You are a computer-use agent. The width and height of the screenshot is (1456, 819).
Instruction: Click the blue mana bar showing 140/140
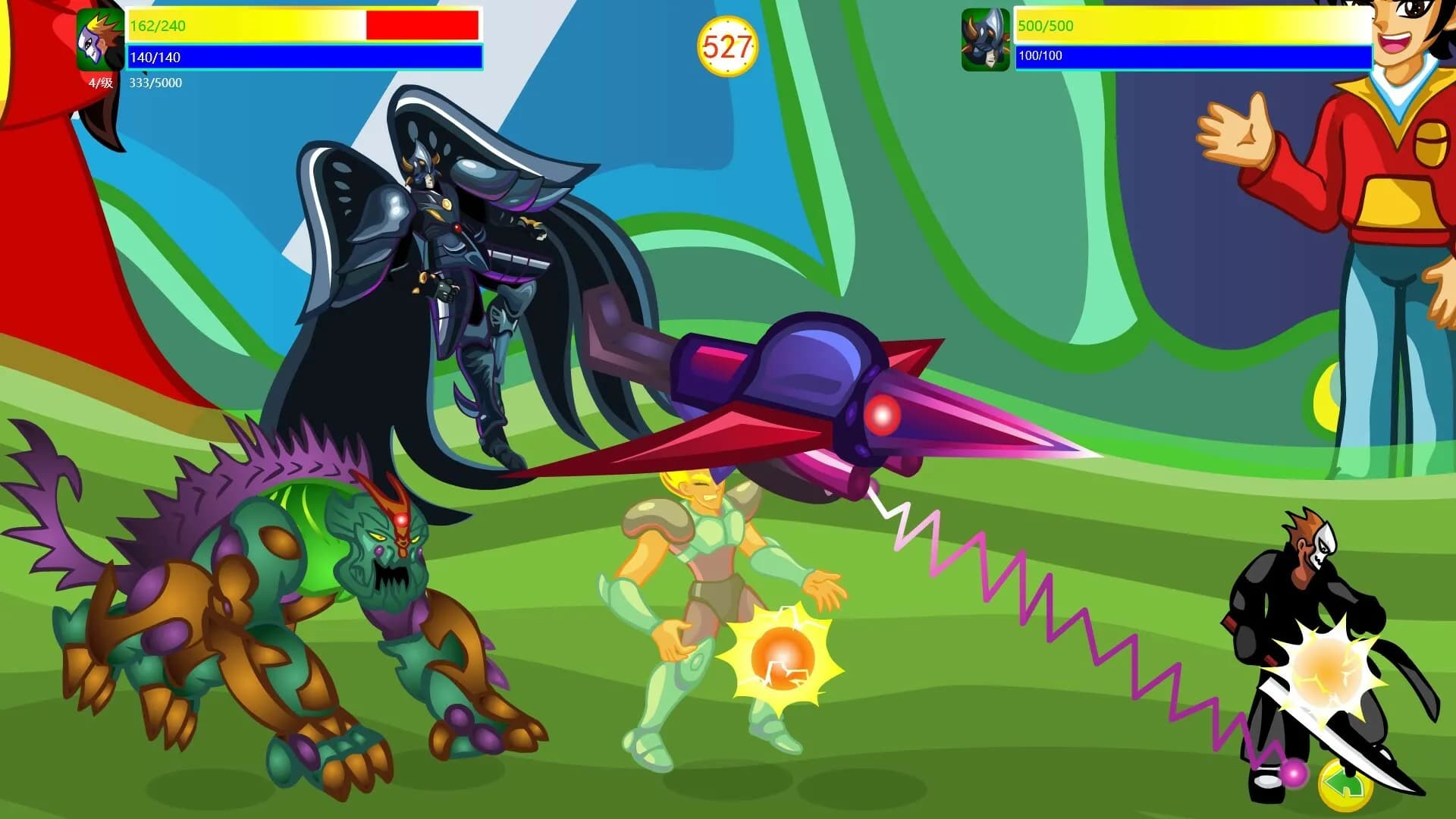click(x=303, y=55)
